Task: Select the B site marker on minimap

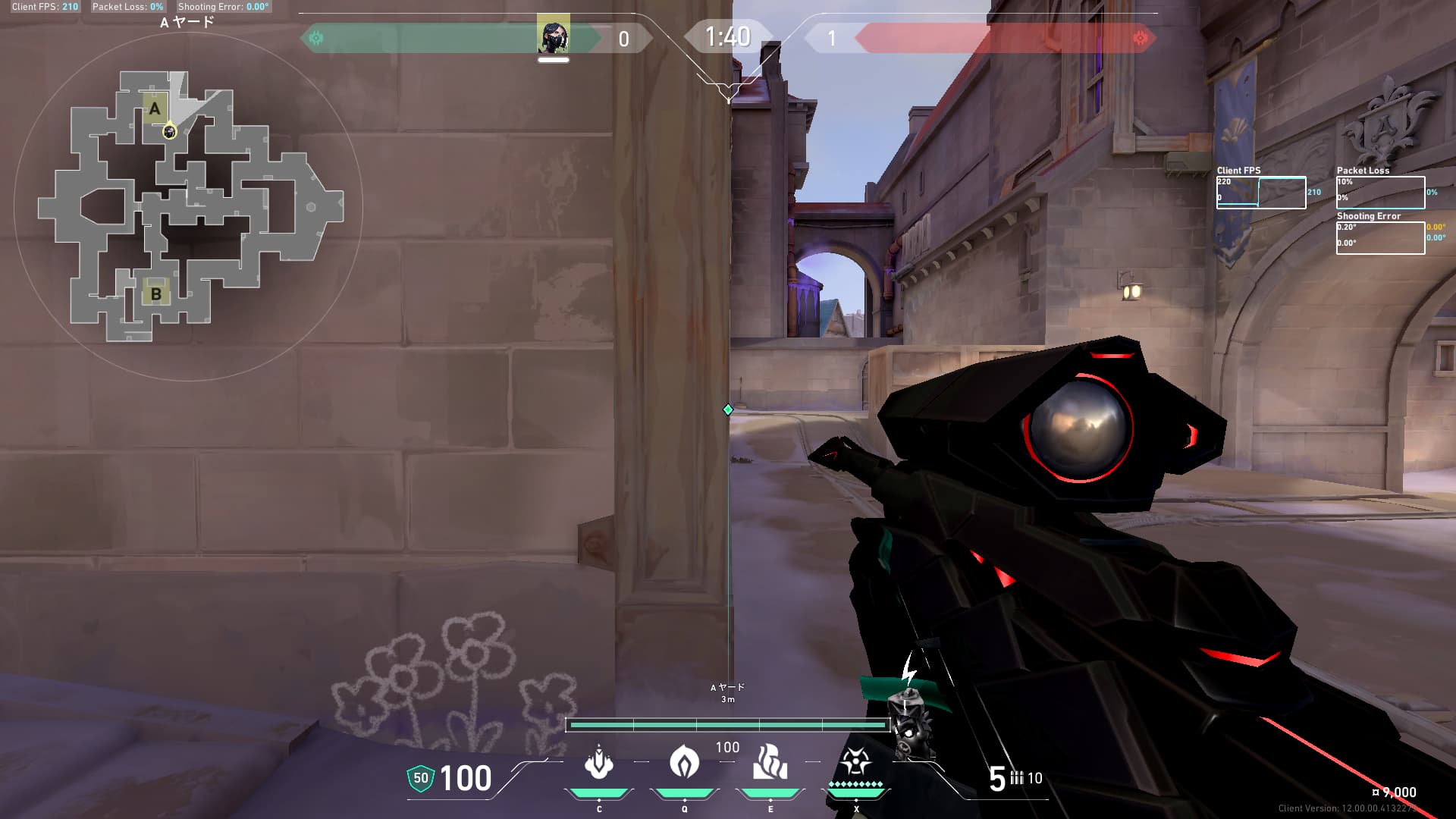Action: tap(156, 293)
